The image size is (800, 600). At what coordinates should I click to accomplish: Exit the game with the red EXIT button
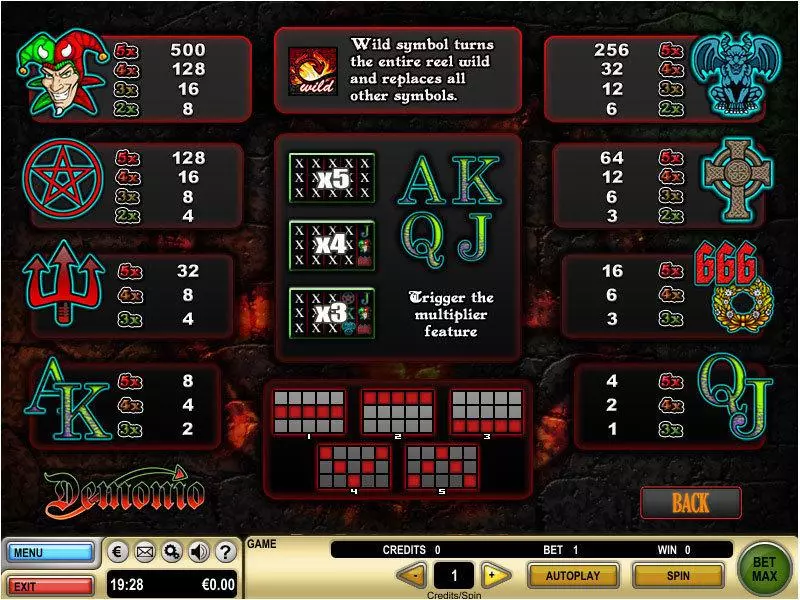tap(51, 585)
